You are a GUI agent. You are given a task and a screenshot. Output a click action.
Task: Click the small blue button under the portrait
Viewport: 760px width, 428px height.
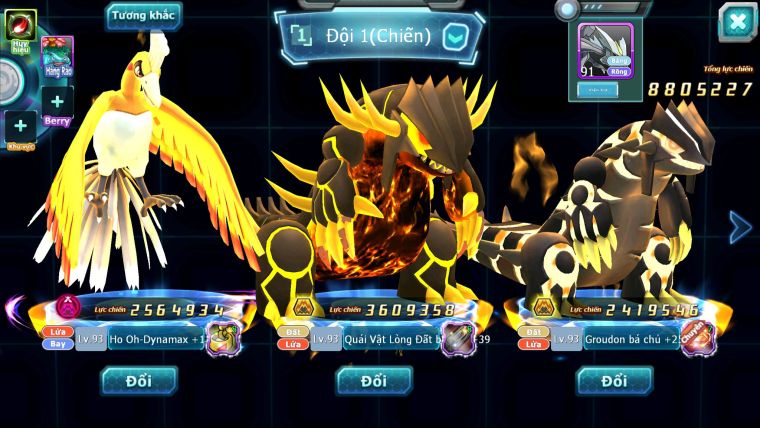point(598,90)
